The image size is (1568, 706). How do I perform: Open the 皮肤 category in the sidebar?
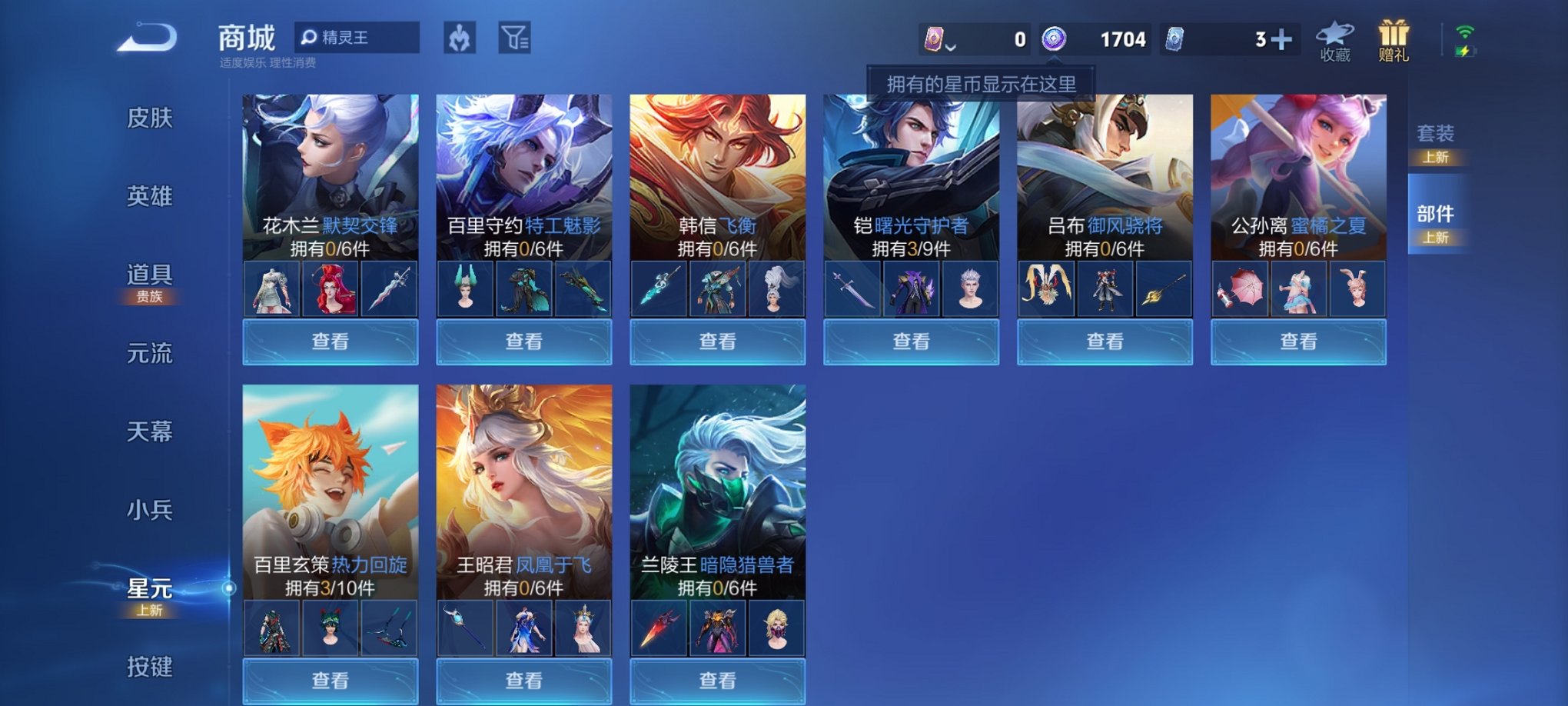coord(151,119)
